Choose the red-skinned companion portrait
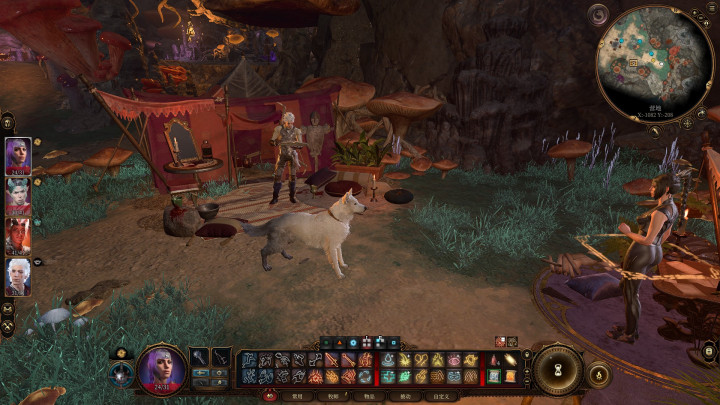This screenshot has height=405, width=720. (18, 236)
